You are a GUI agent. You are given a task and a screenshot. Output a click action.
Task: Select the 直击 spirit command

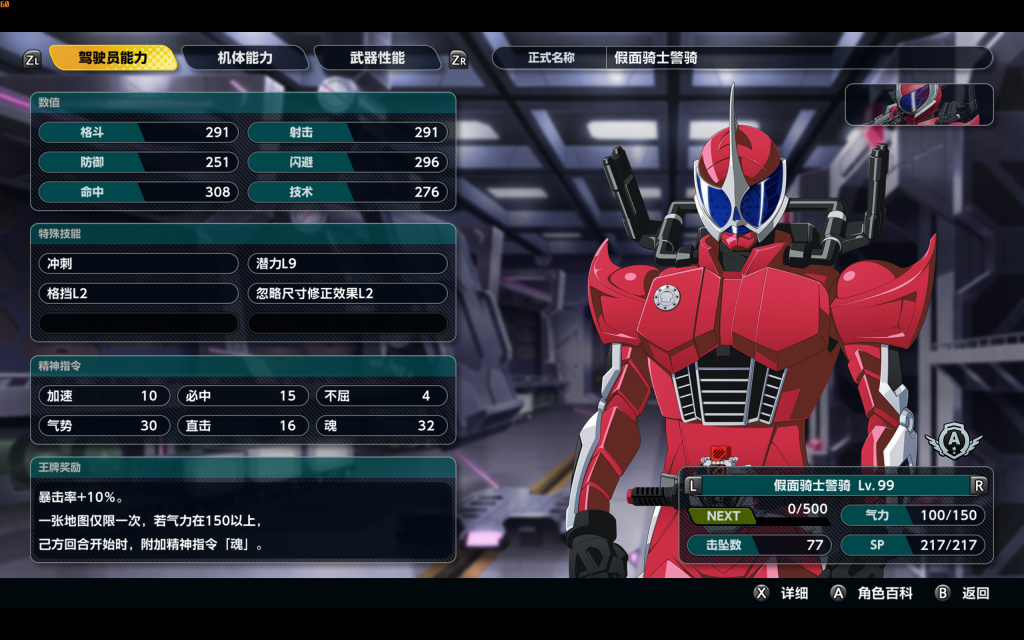[x=243, y=426]
